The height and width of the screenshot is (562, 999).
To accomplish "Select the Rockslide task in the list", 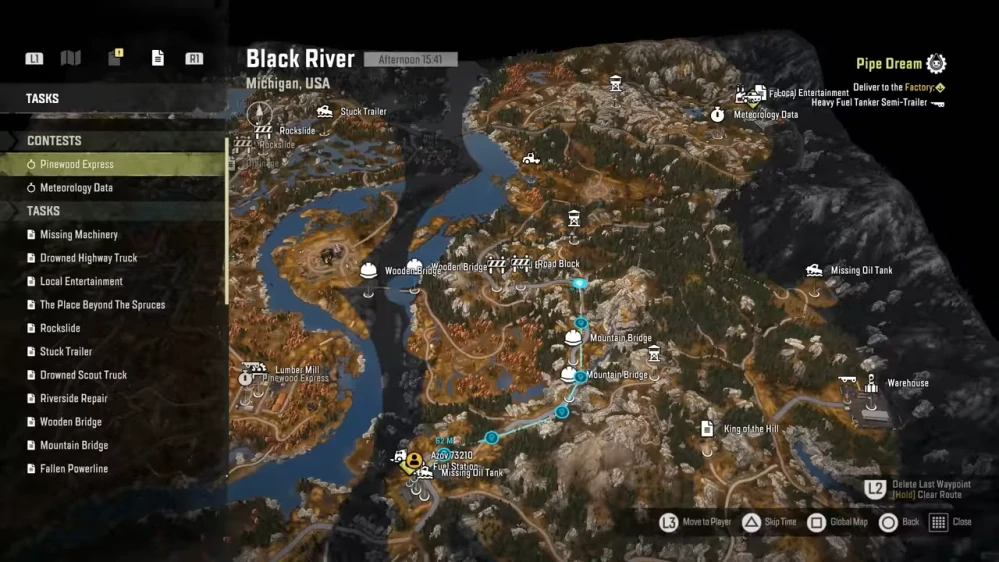I will pos(60,328).
